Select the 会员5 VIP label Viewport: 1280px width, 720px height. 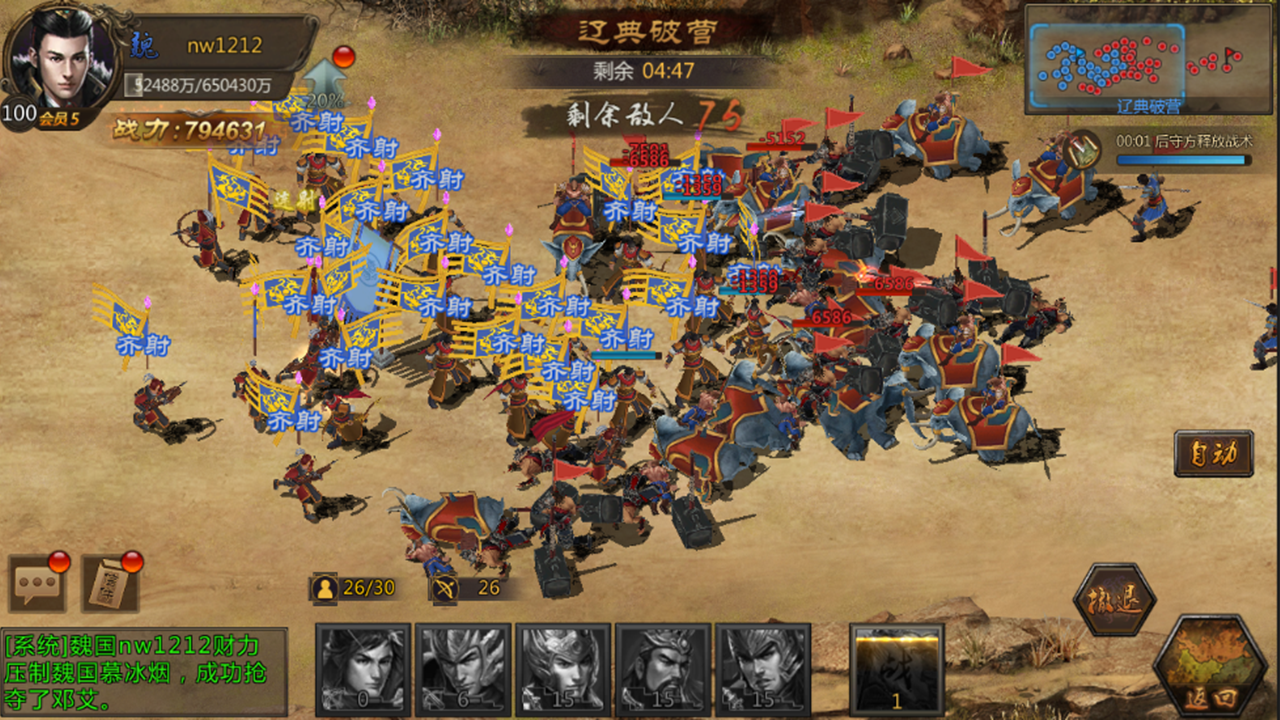pyautogui.click(x=57, y=116)
